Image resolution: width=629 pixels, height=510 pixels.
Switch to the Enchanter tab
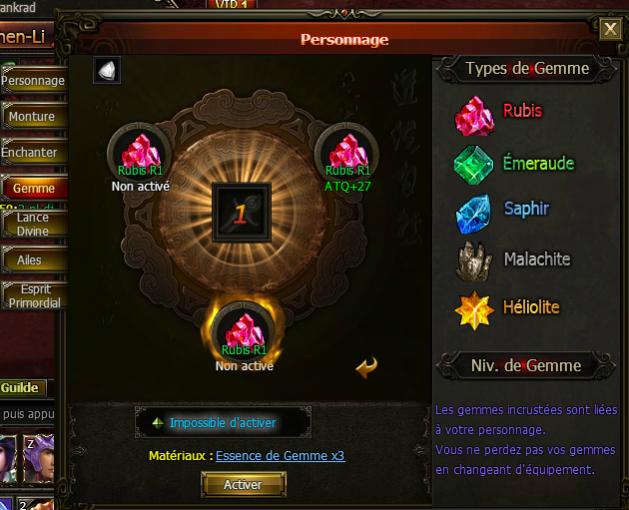tap(31, 153)
